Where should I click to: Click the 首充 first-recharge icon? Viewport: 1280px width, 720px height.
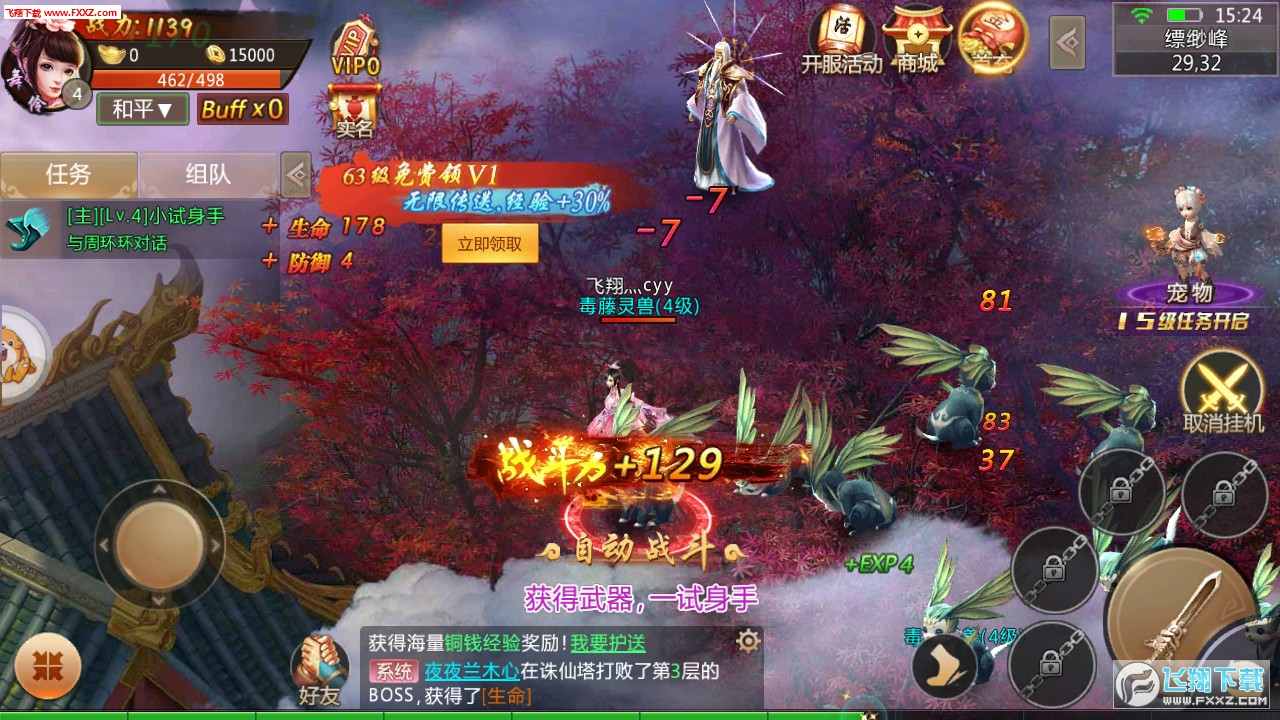pyautogui.click(x=991, y=40)
